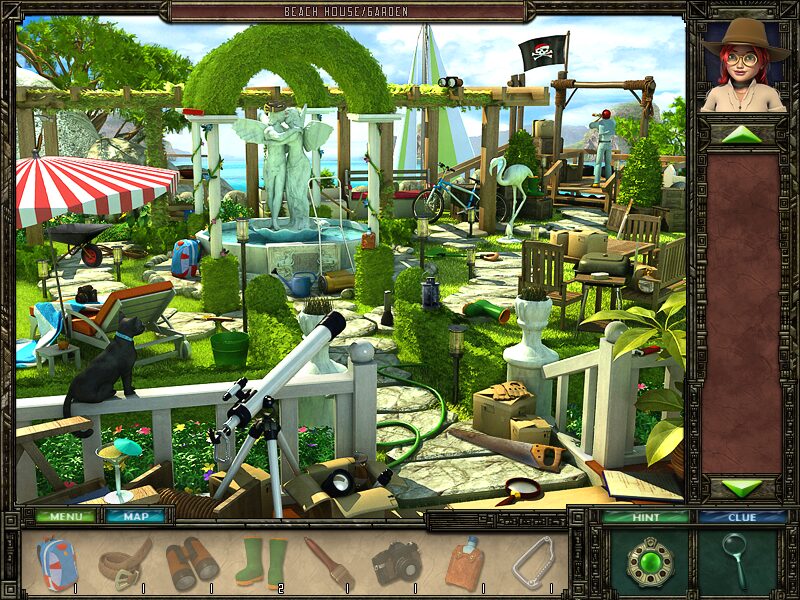Choose the carabiner item
The height and width of the screenshot is (600, 800).
[532, 563]
